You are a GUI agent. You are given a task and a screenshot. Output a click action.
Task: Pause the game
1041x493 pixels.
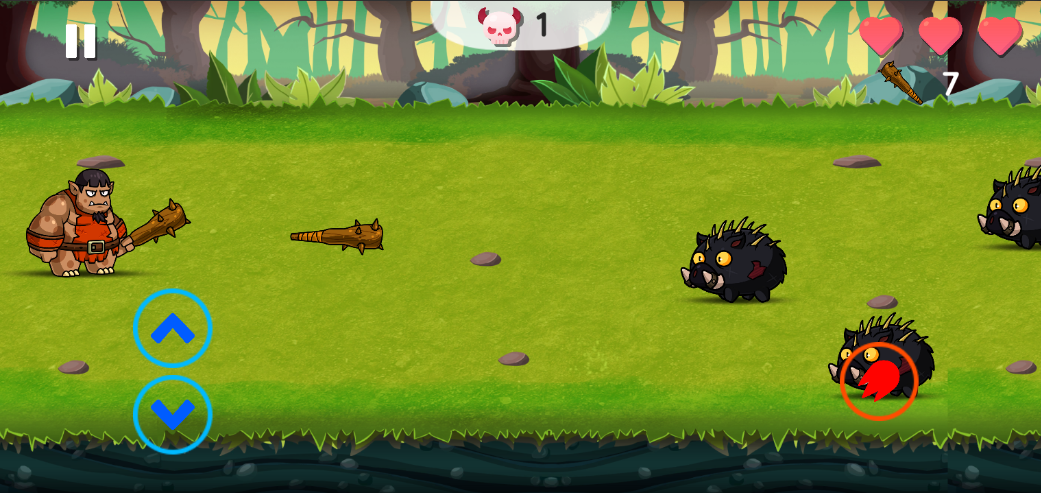pyautogui.click(x=80, y=41)
